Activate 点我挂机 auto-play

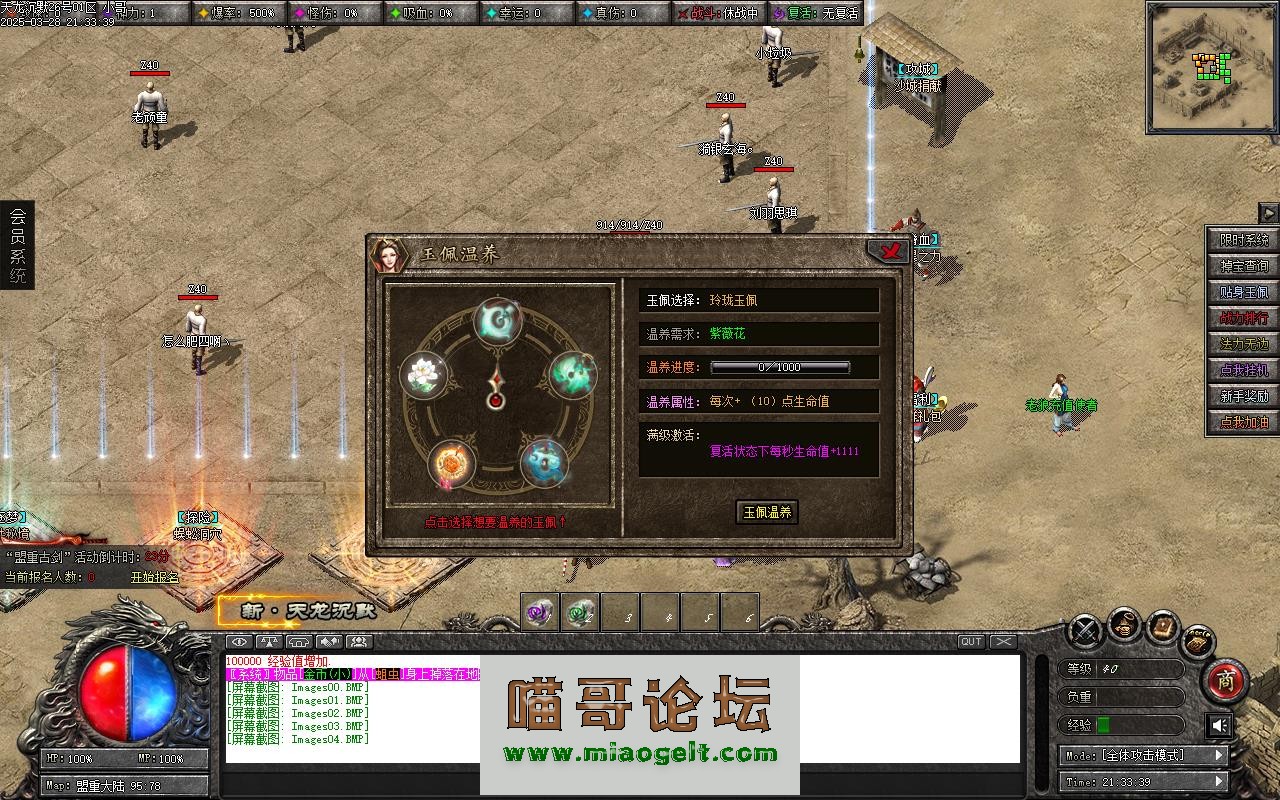click(x=1243, y=370)
